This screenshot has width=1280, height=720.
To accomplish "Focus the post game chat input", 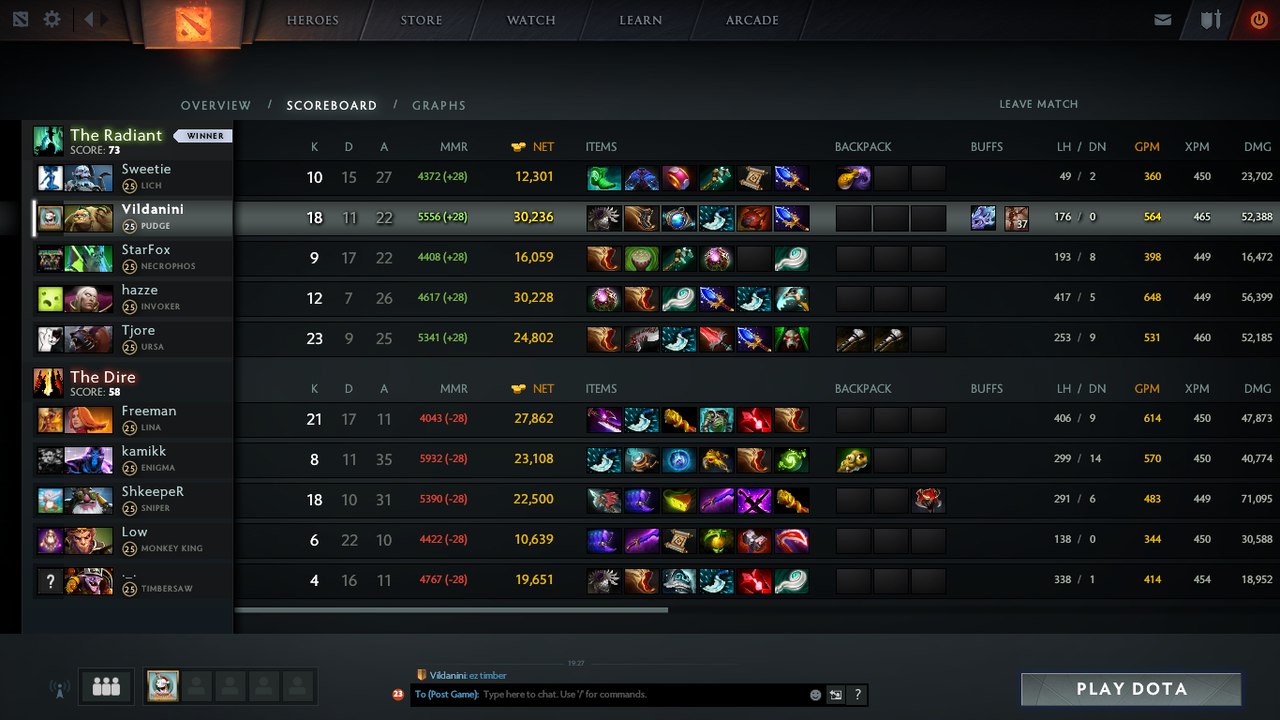I will point(640,694).
